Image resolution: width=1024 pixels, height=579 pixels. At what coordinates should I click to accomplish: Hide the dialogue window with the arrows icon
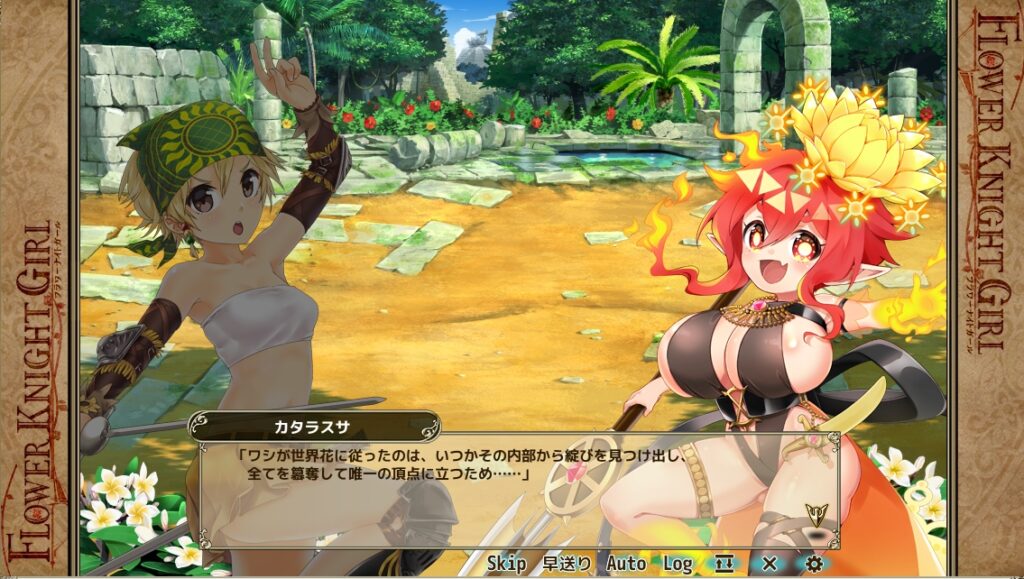724,564
